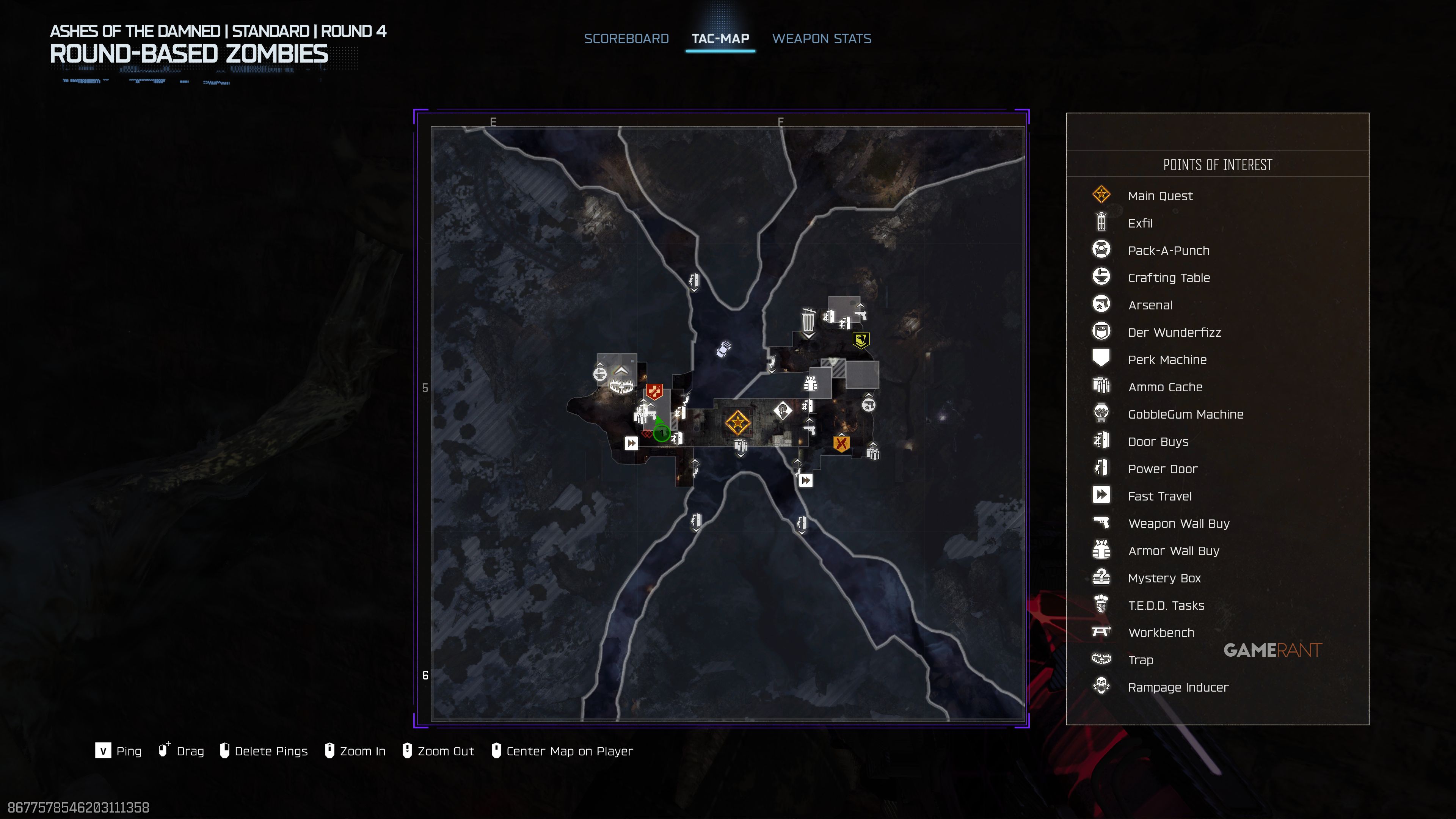The image size is (1456, 819).
Task: Click the trap jaws marker on the map
Action: click(x=621, y=387)
